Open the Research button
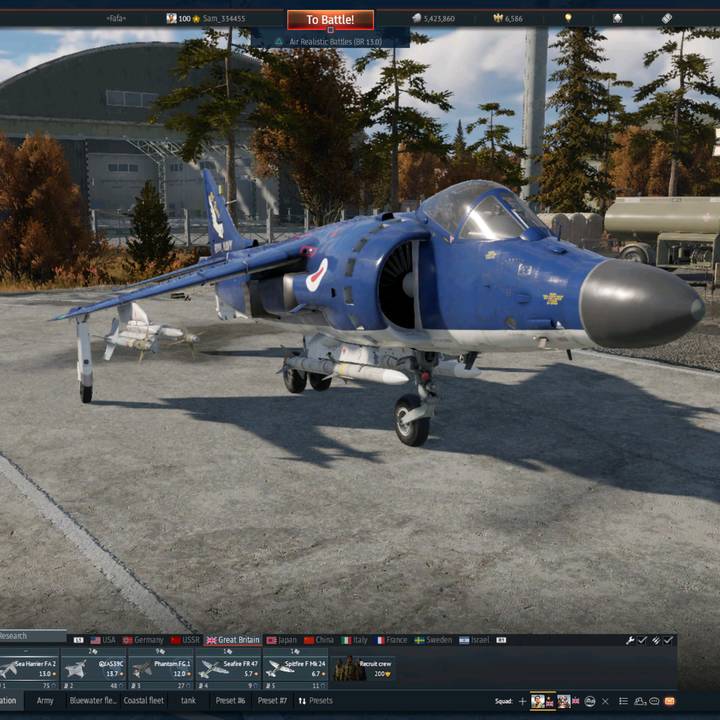720x720 pixels. point(14,636)
